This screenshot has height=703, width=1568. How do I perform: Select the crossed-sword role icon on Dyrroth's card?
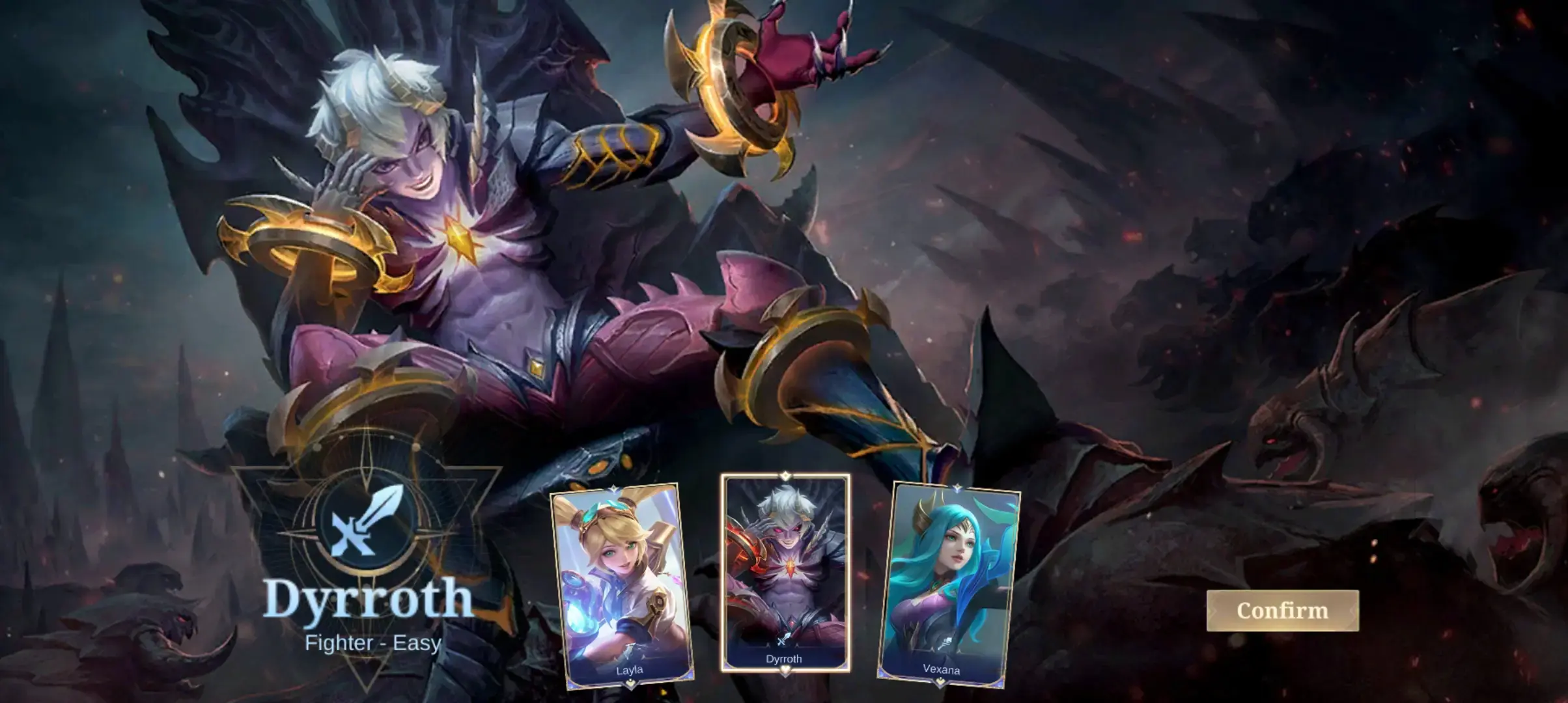point(783,639)
